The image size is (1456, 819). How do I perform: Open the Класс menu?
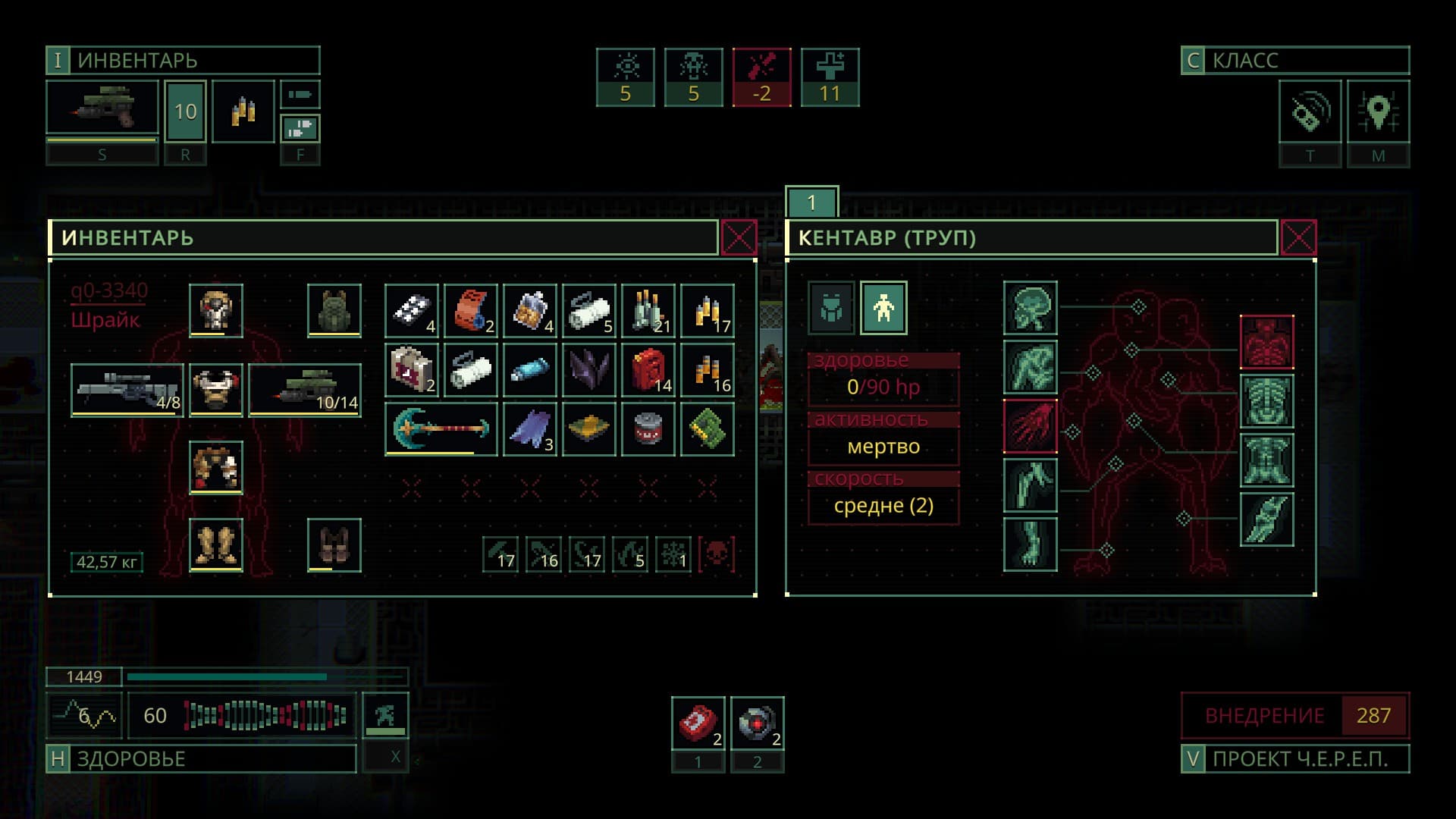[1294, 61]
